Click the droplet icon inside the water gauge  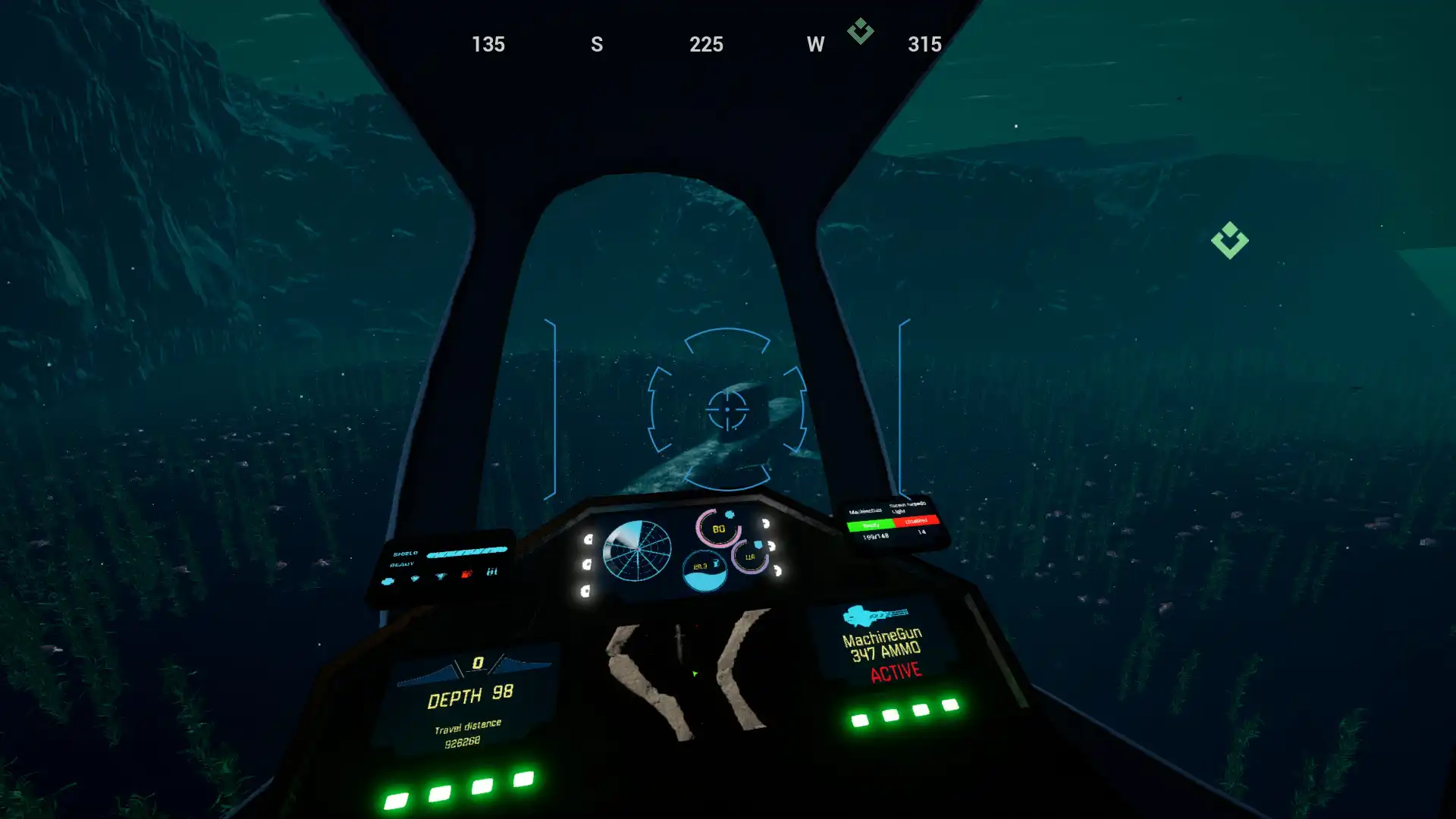(717, 563)
